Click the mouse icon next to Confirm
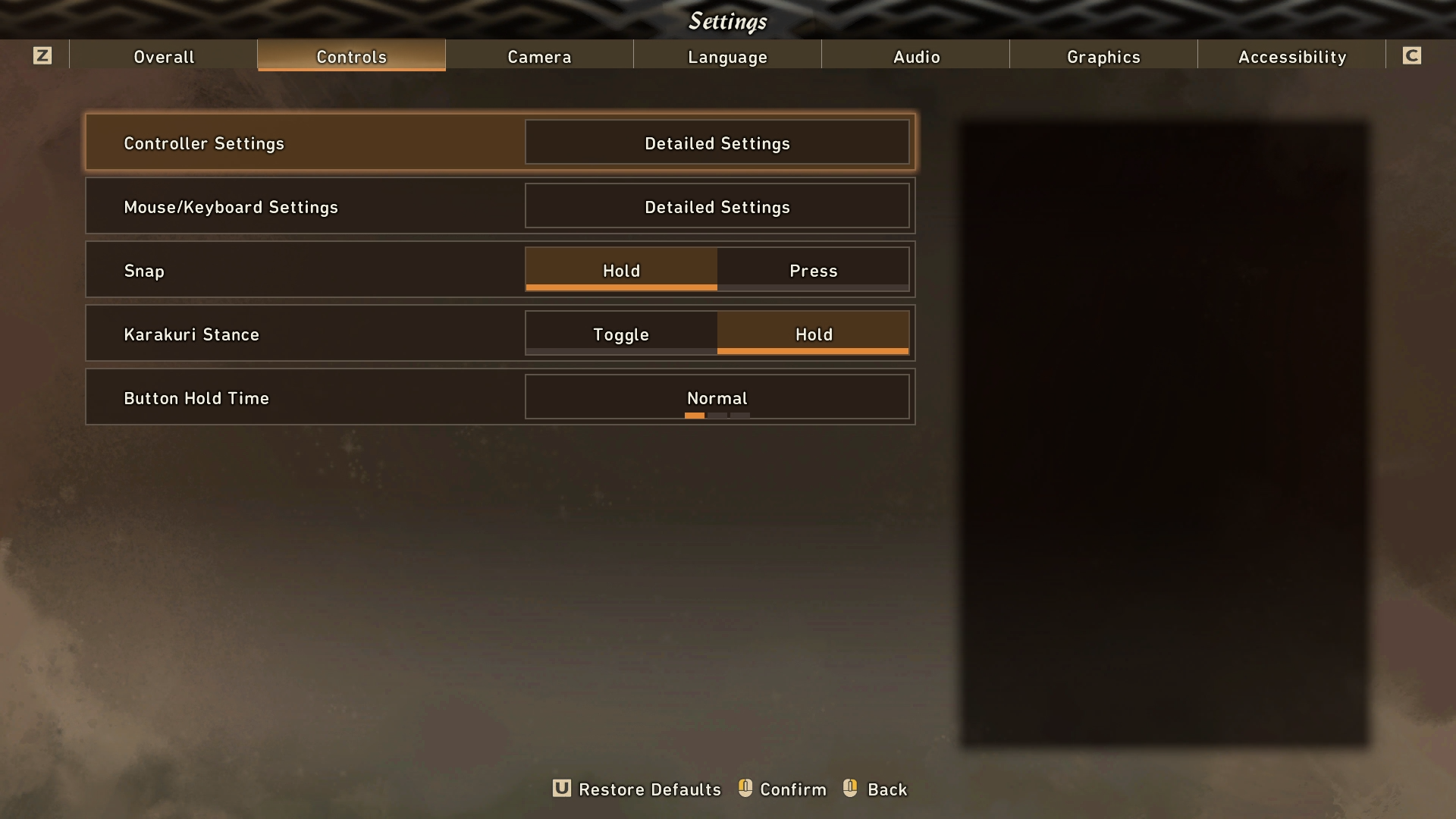1456x819 pixels. (x=744, y=789)
